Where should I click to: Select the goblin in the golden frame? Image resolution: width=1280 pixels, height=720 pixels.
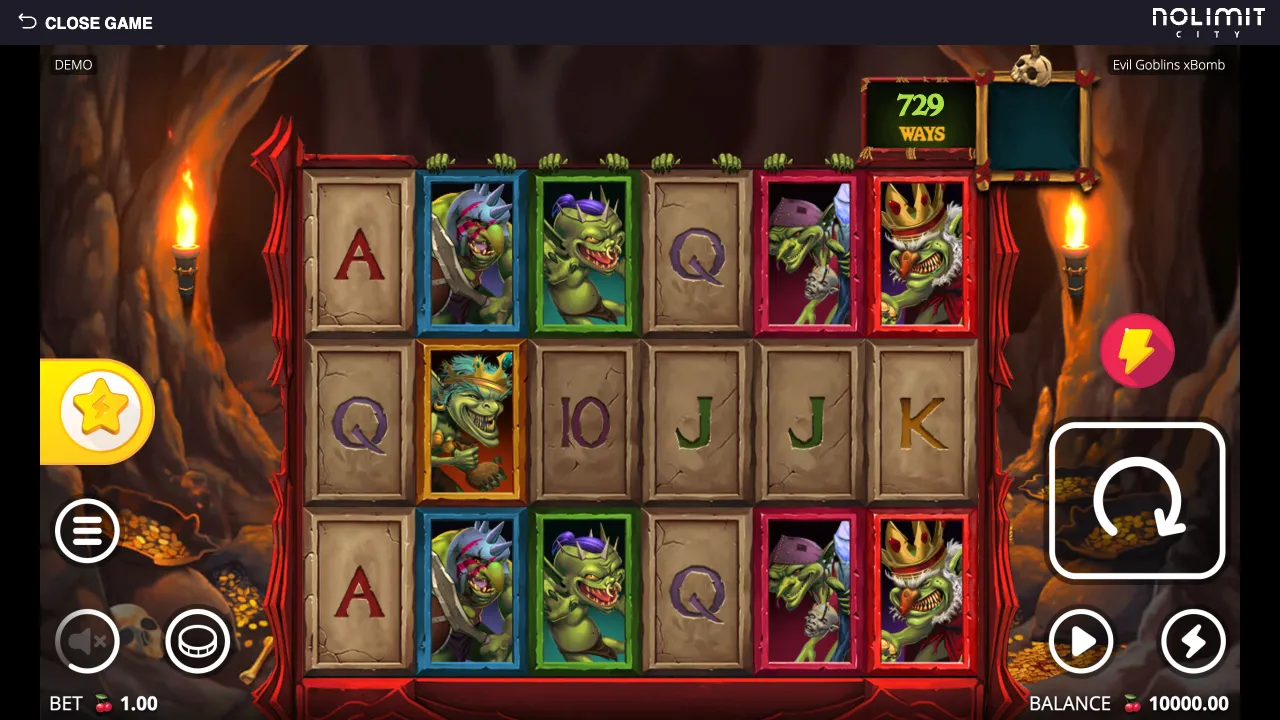click(471, 420)
